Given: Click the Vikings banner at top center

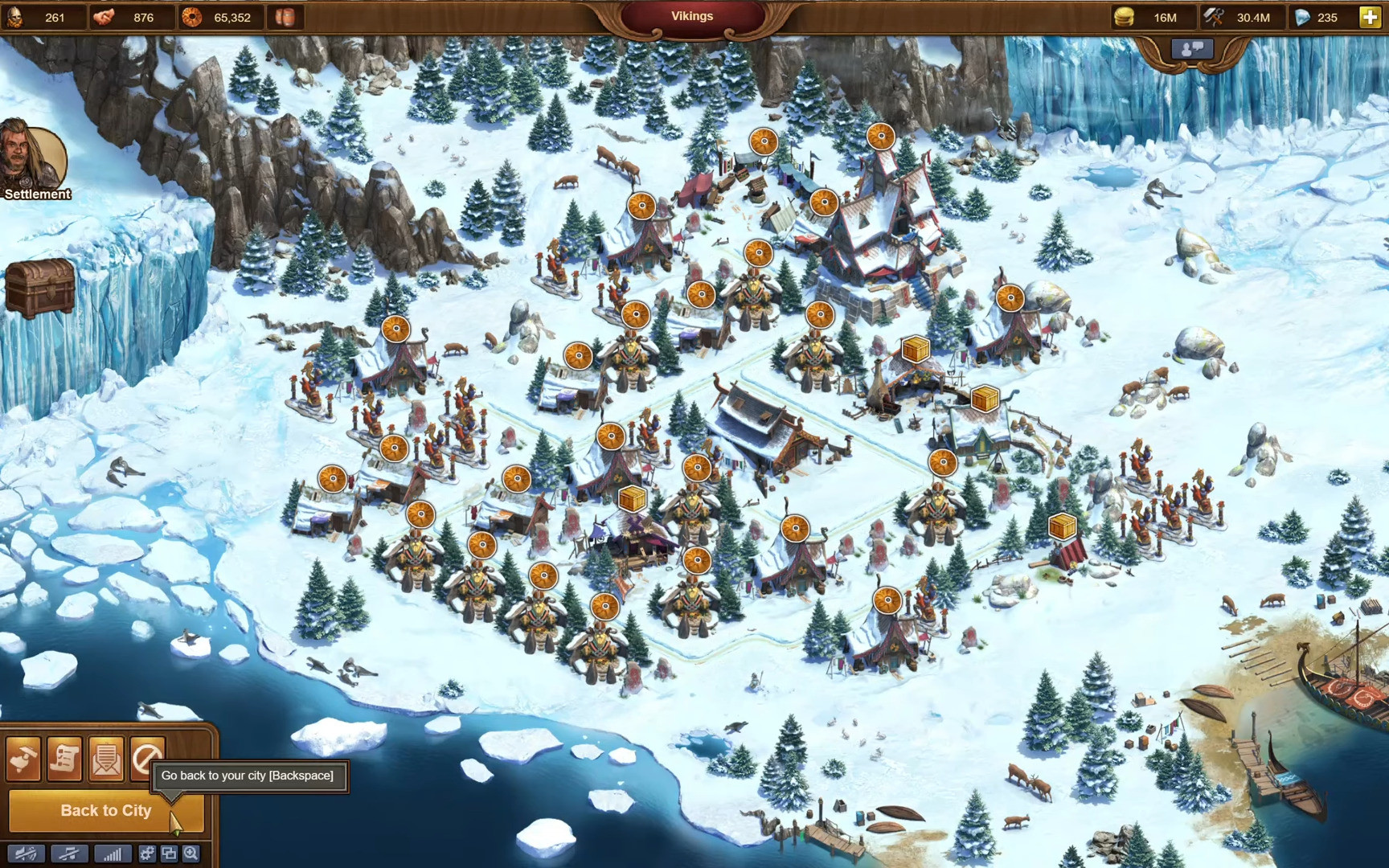Looking at the screenshot, I should (x=692, y=15).
